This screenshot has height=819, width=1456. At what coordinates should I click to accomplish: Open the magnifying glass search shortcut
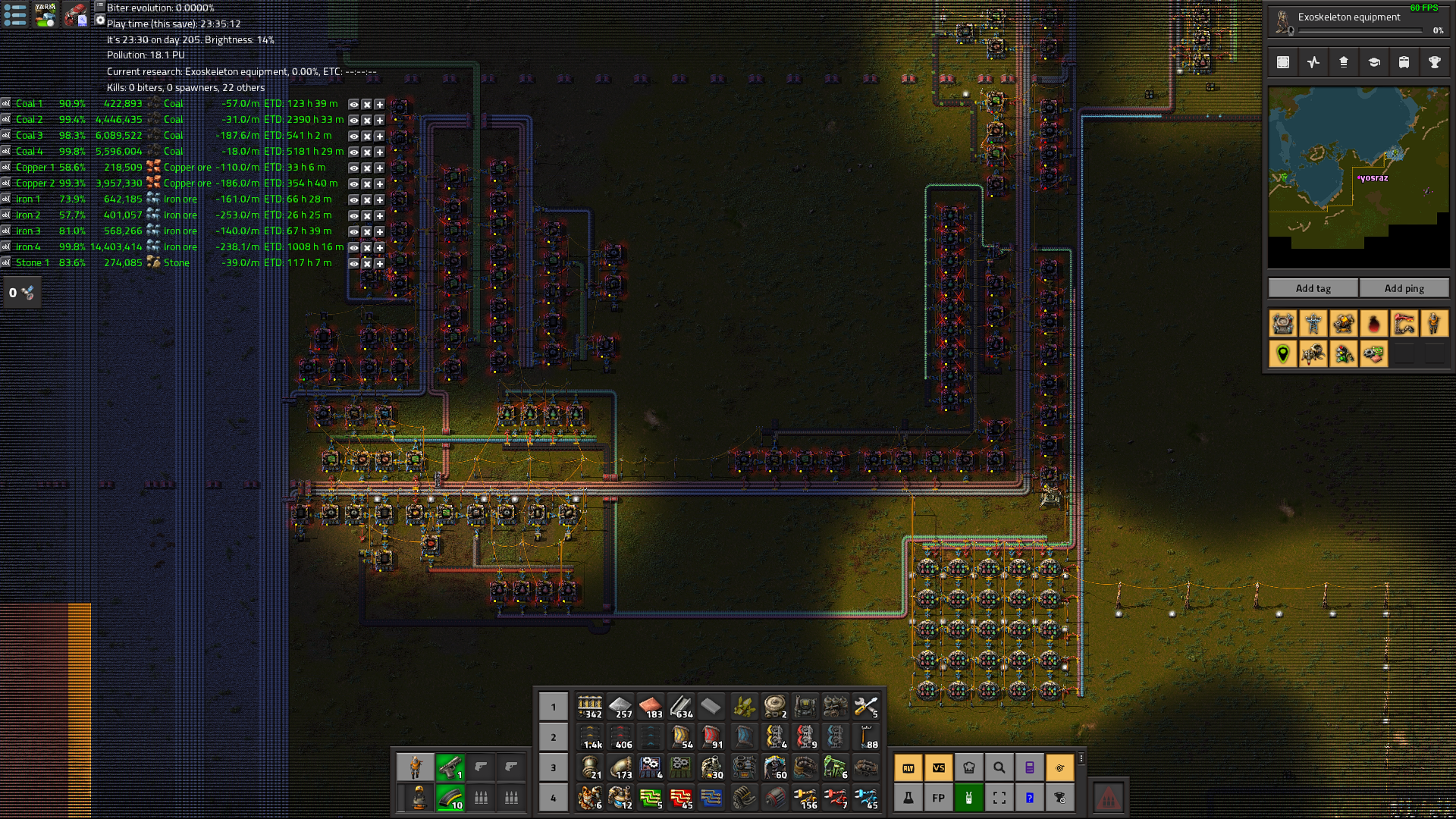(x=999, y=768)
